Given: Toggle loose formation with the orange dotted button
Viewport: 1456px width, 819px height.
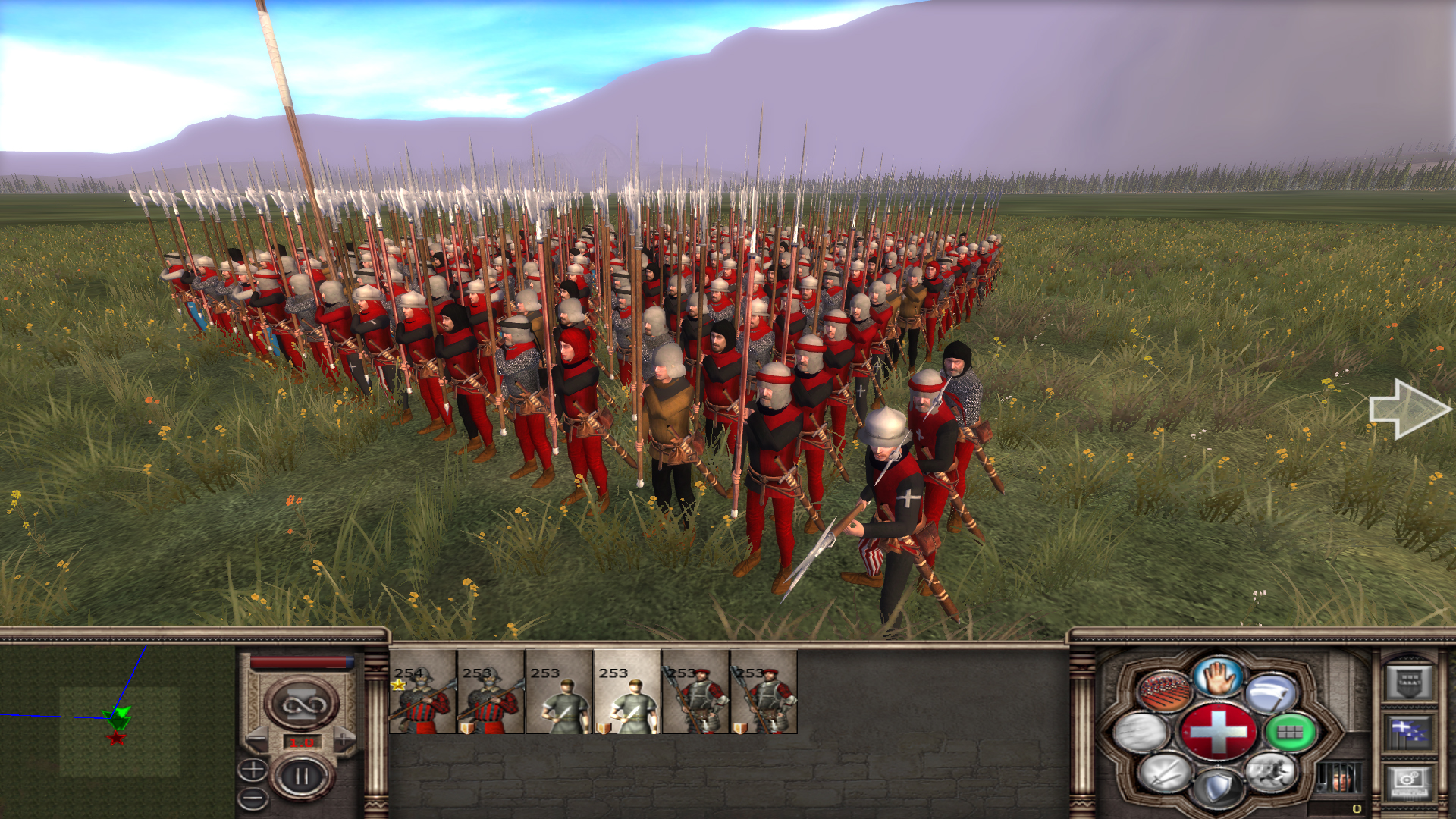Looking at the screenshot, I should (1163, 692).
